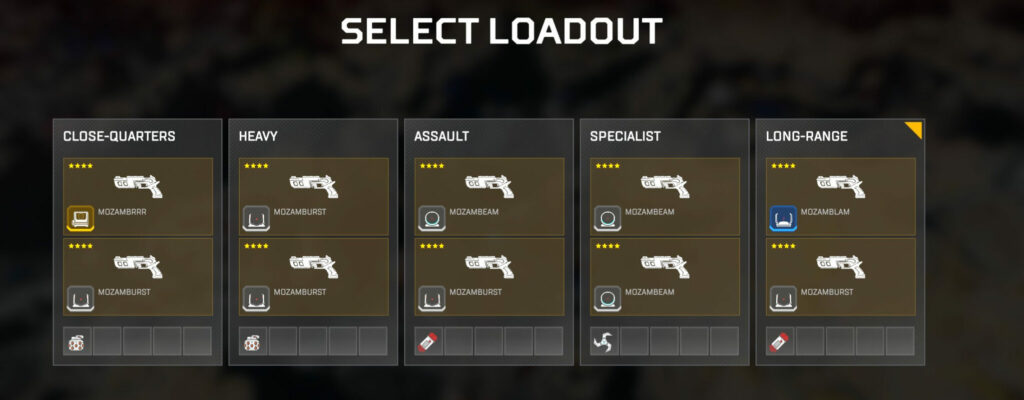Select the Mozamburst weapon in Close-Quarters loadout
The image size is (1024, 400).
point(138,277)
